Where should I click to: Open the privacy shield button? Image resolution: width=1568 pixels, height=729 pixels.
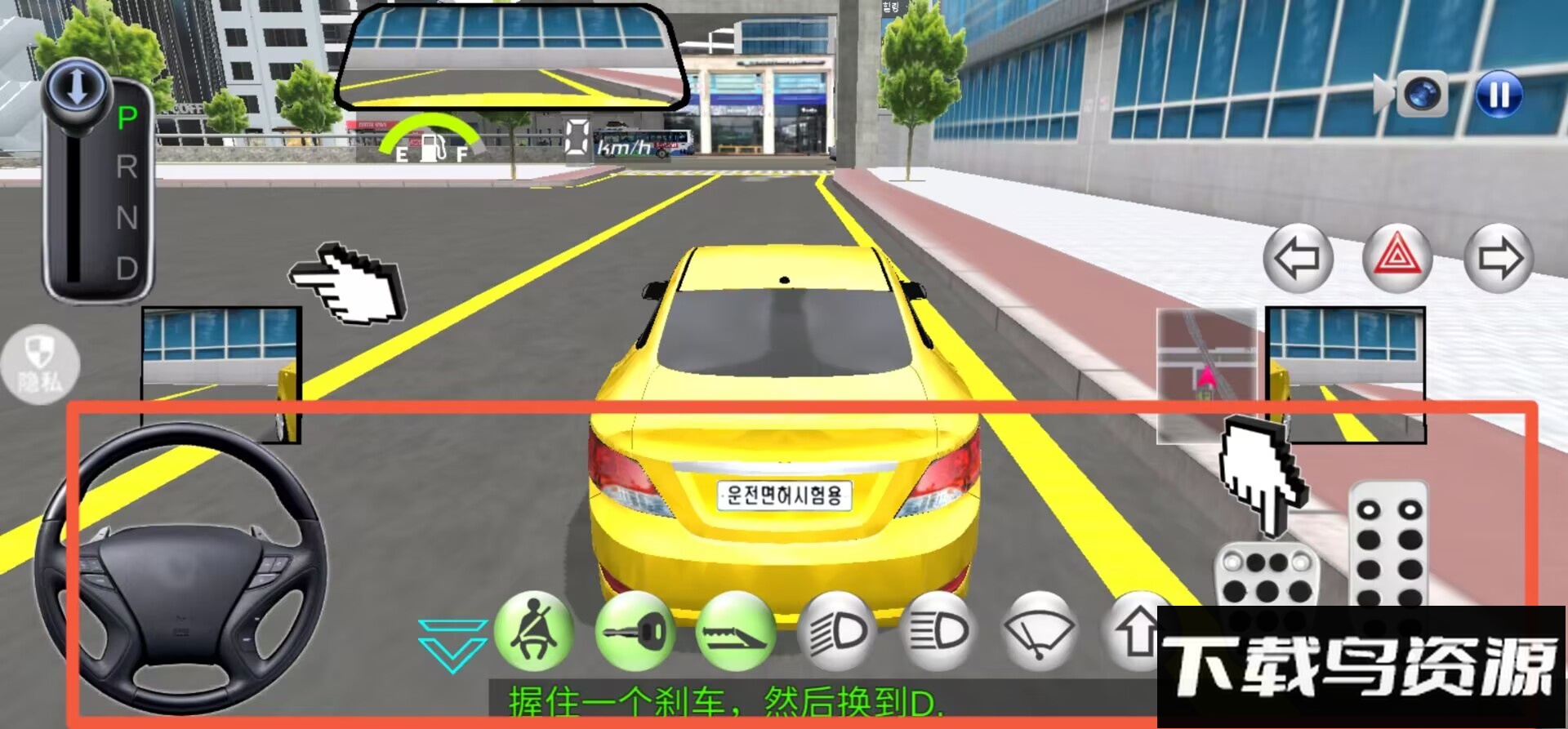[x=39, y=364]
